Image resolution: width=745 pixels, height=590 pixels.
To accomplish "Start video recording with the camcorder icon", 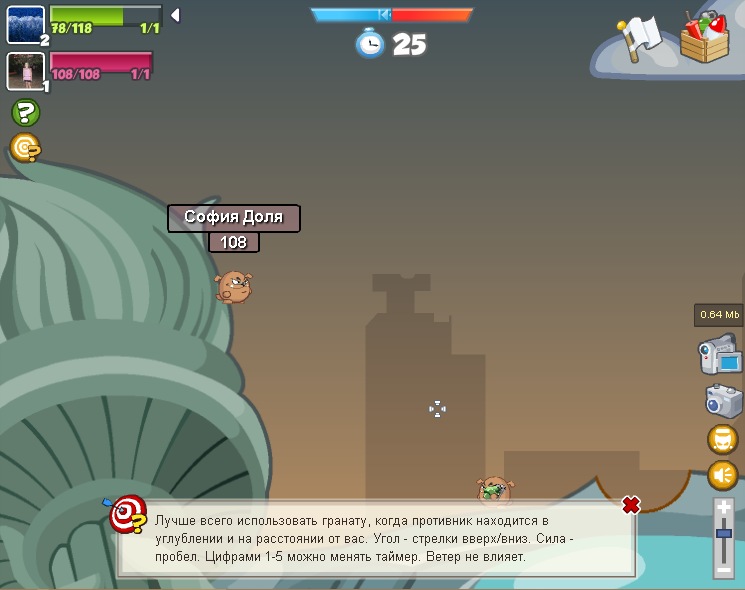I will tap(719, 355).
